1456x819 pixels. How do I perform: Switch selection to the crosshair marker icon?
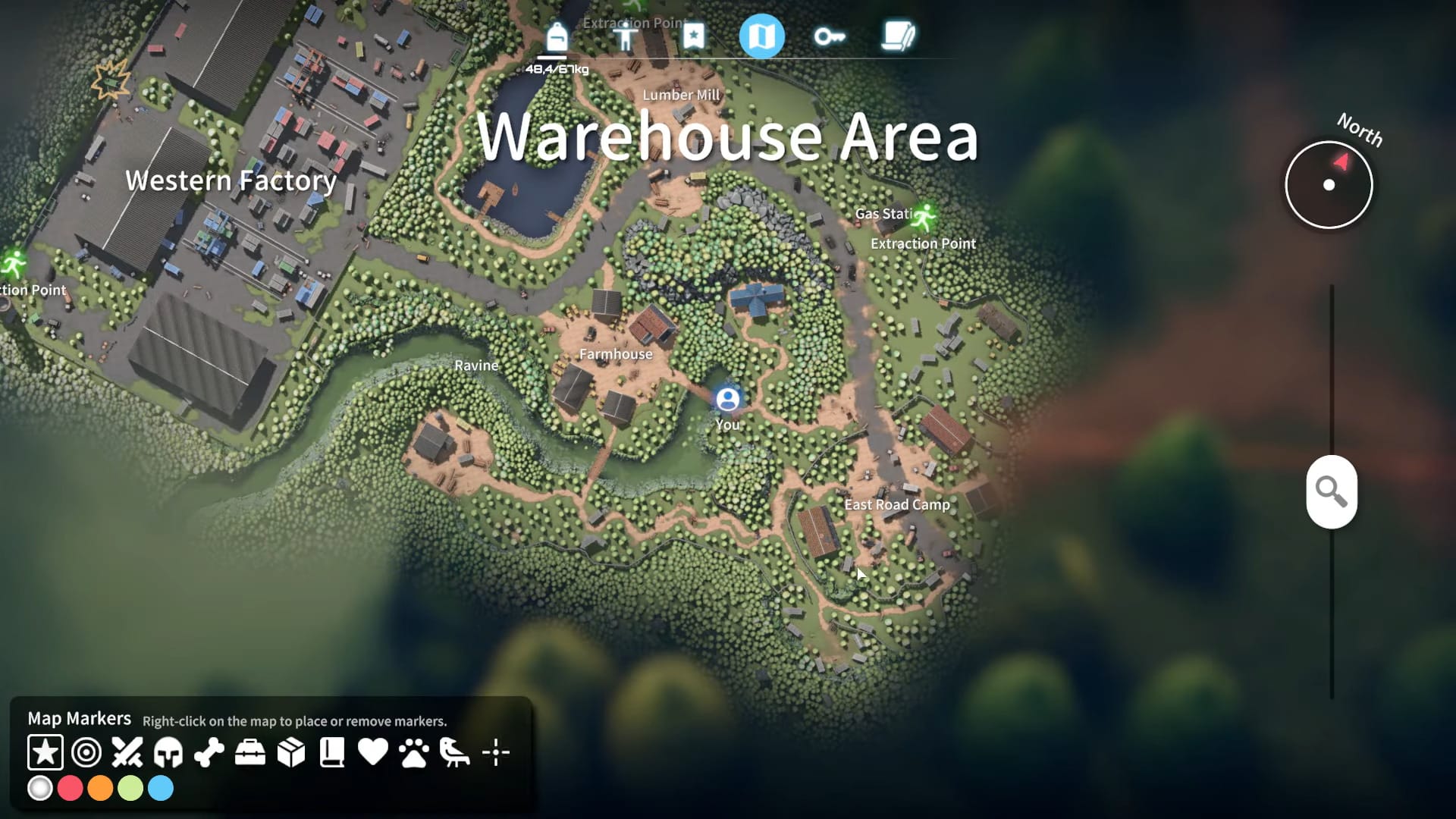click(x=496, y=752)
